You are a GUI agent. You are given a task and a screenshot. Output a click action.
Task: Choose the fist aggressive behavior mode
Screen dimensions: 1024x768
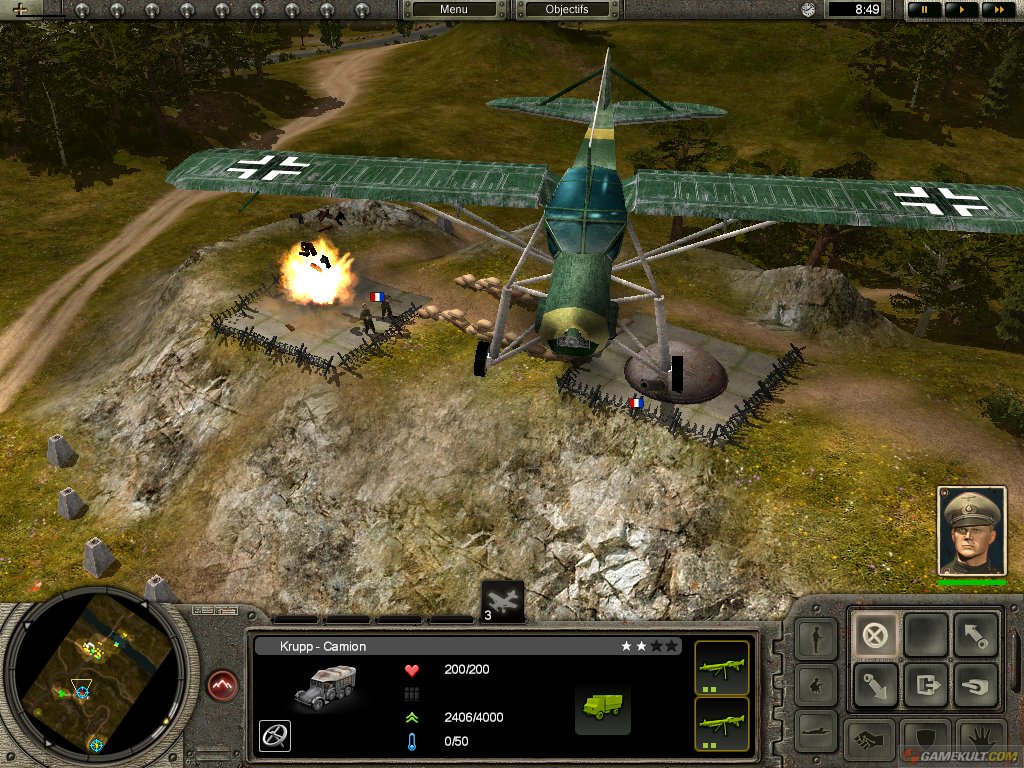pyautogui.click(x=868, y=741)
